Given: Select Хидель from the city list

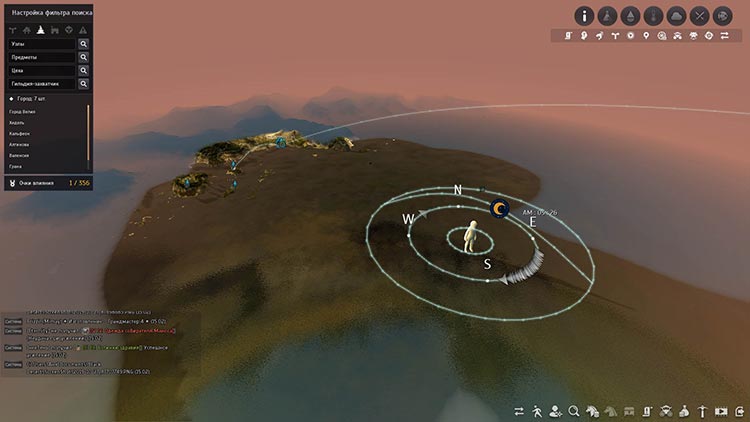Looking at the screenshot, I should (17, 123).
